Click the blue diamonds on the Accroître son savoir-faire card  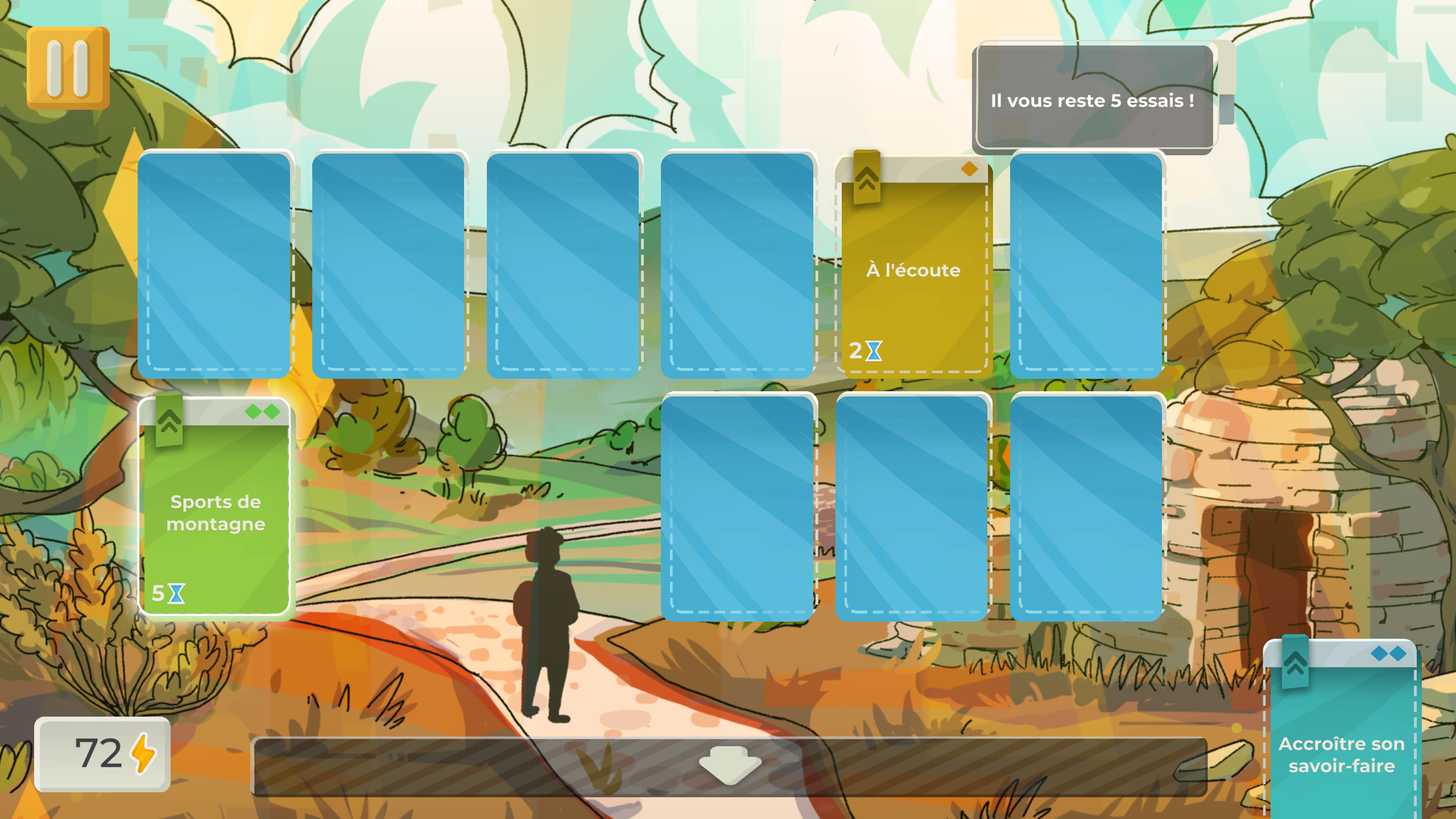[x=1389, y=654]
